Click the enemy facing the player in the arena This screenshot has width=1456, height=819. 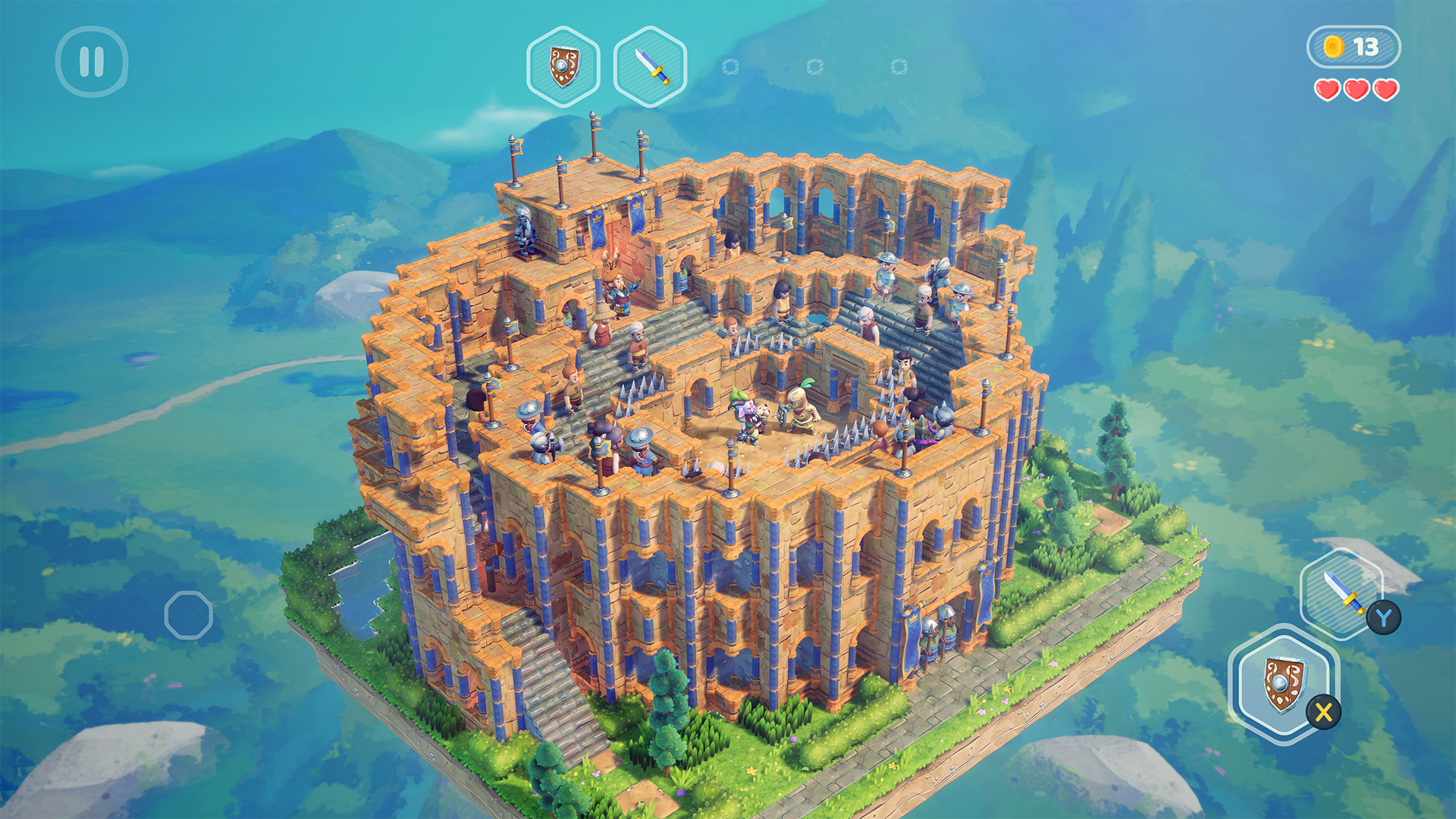(748, 416)
